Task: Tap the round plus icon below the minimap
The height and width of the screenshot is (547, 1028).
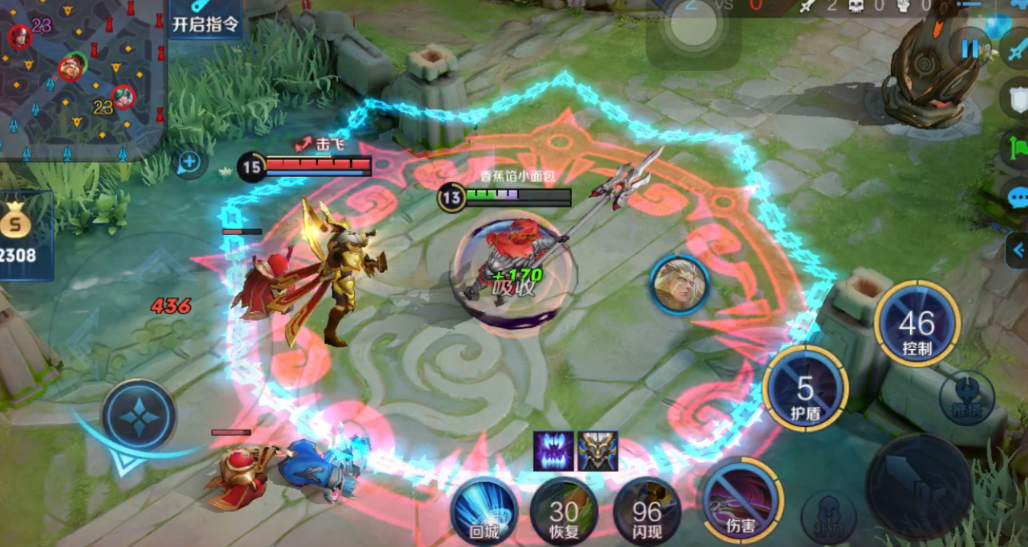Action: pos(190,161)
